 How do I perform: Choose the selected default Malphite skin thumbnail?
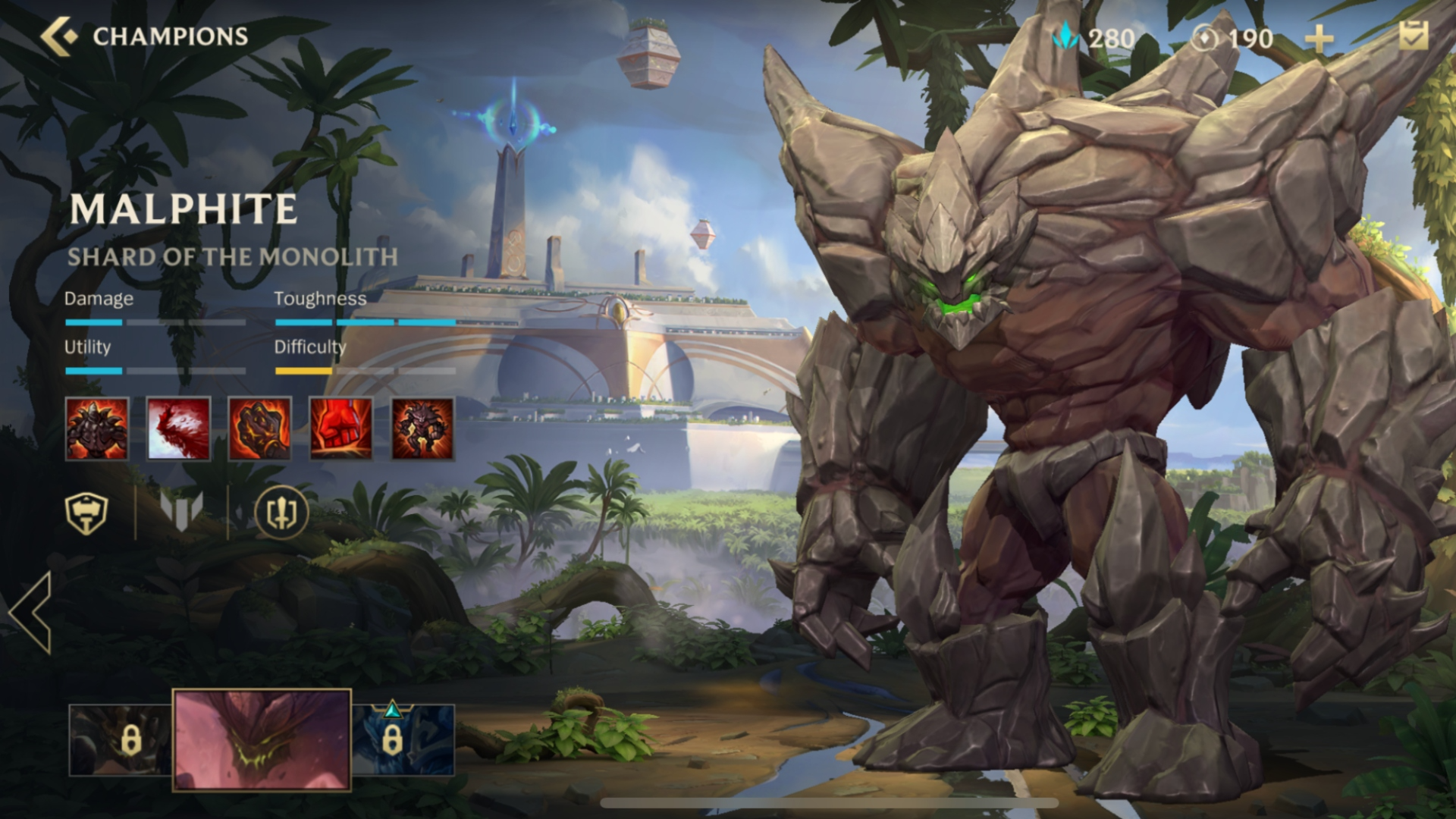pos(262,740)
